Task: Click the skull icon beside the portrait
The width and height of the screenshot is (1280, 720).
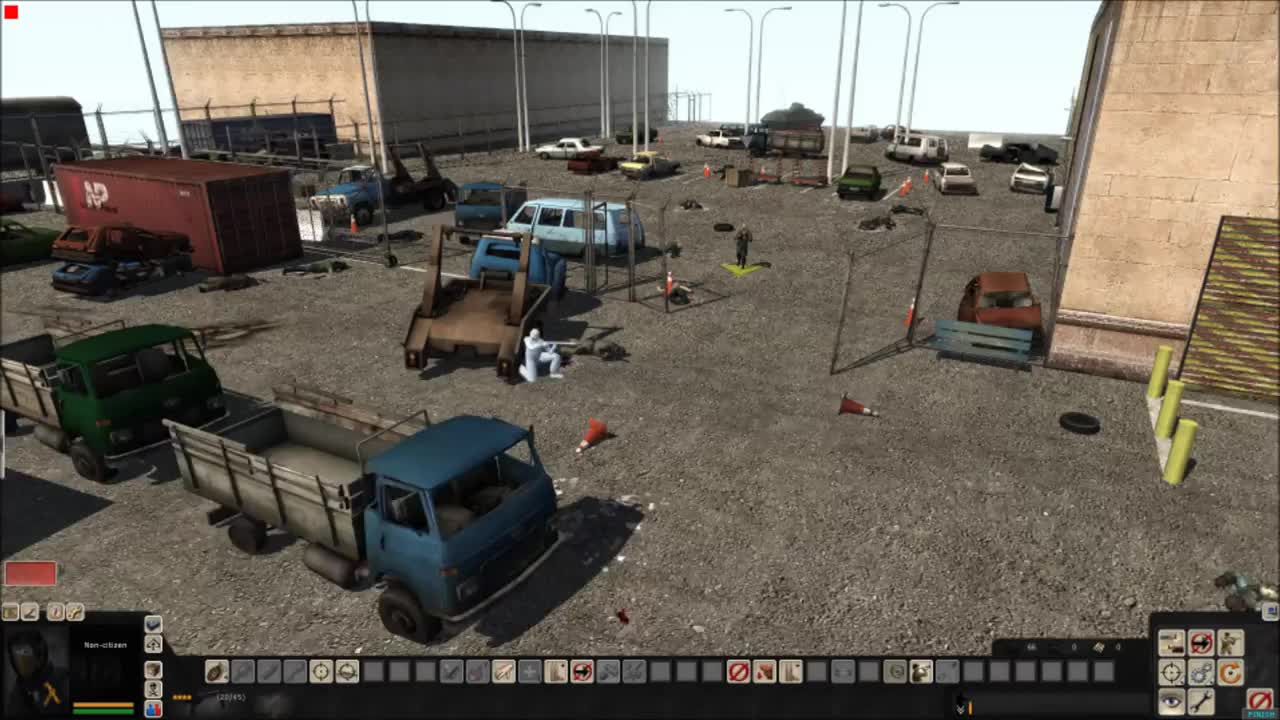Action: [153, 690]
